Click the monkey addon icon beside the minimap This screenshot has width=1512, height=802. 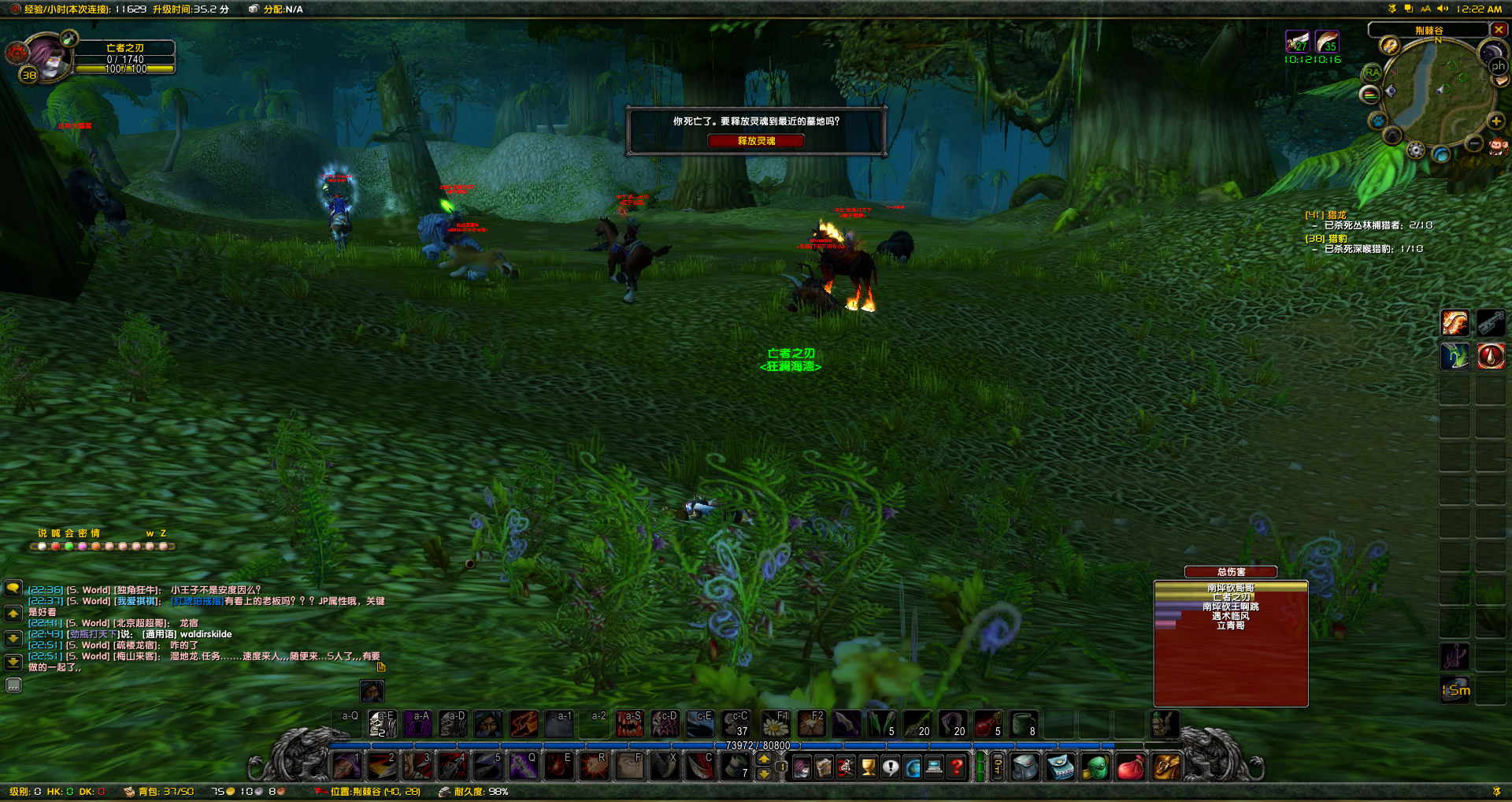click(1499, 145)
